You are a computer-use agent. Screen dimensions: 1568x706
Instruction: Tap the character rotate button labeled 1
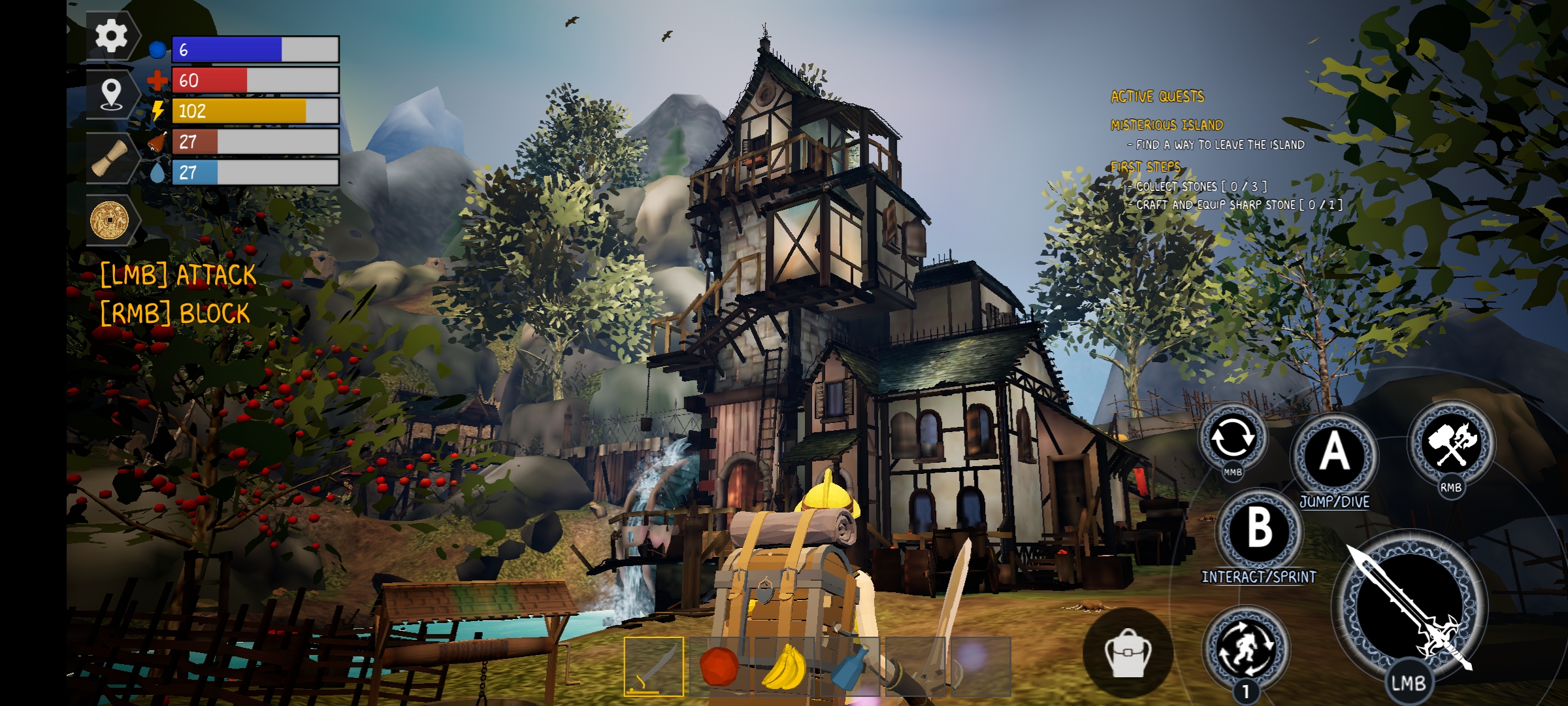coord(1246,648)
